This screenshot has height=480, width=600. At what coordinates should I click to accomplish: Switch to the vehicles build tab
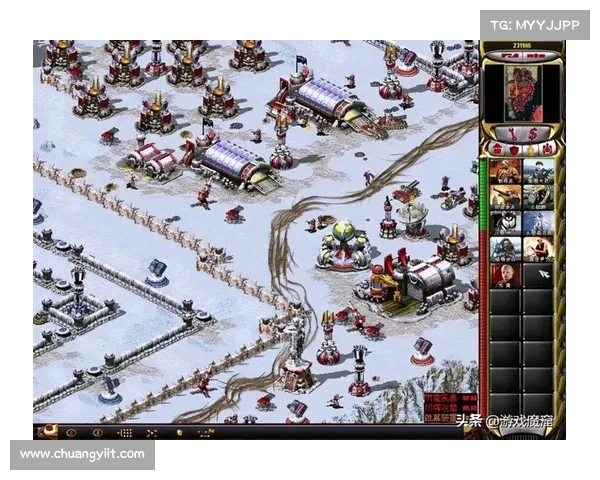547,150
